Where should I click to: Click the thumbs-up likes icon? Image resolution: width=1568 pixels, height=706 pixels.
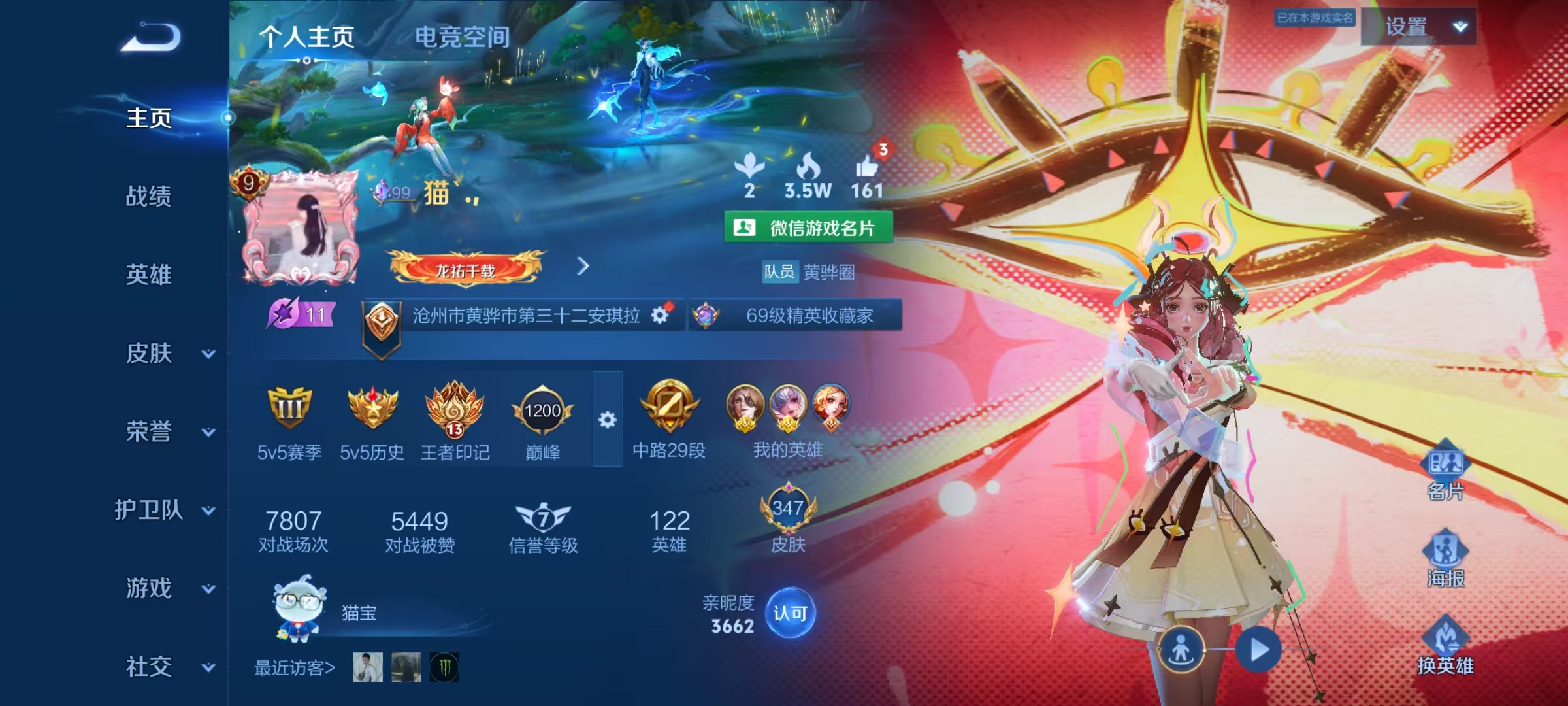(x=867, y=168)
